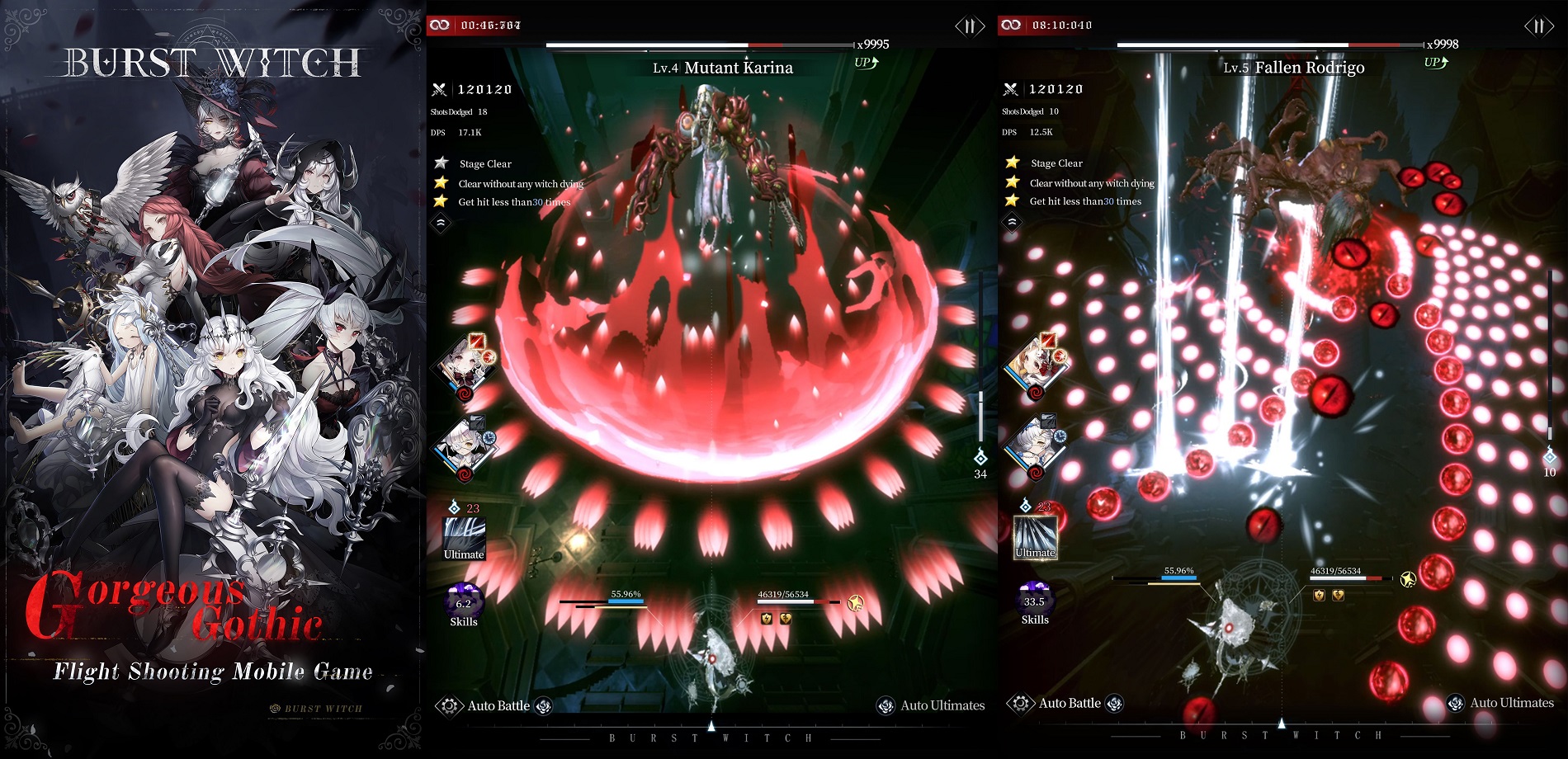Tap the rose icon beside Auto Ultimates
The image size is (1568, 759).
(x=887, y=705)
